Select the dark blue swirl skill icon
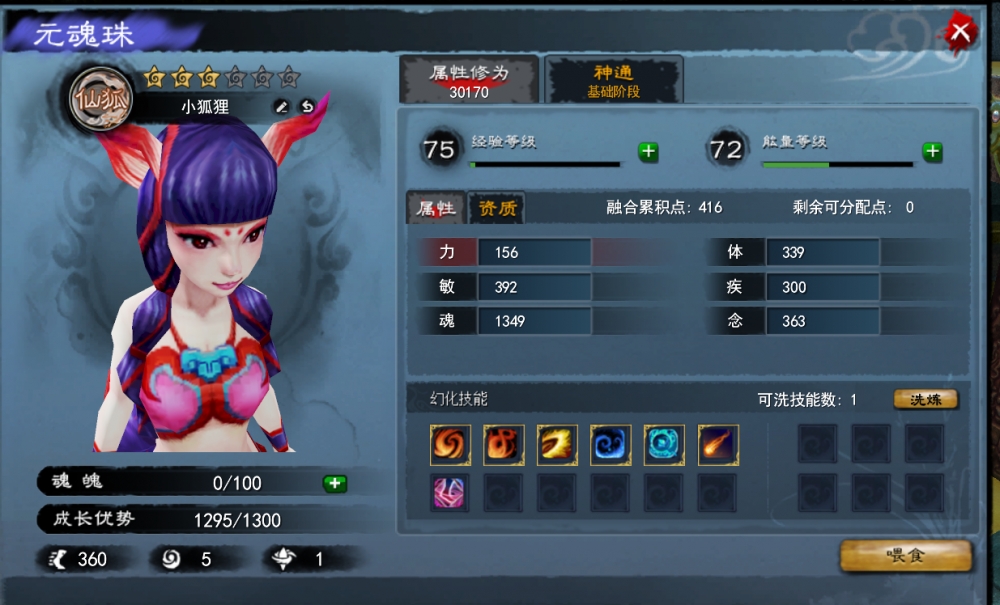 pos(610,445)
